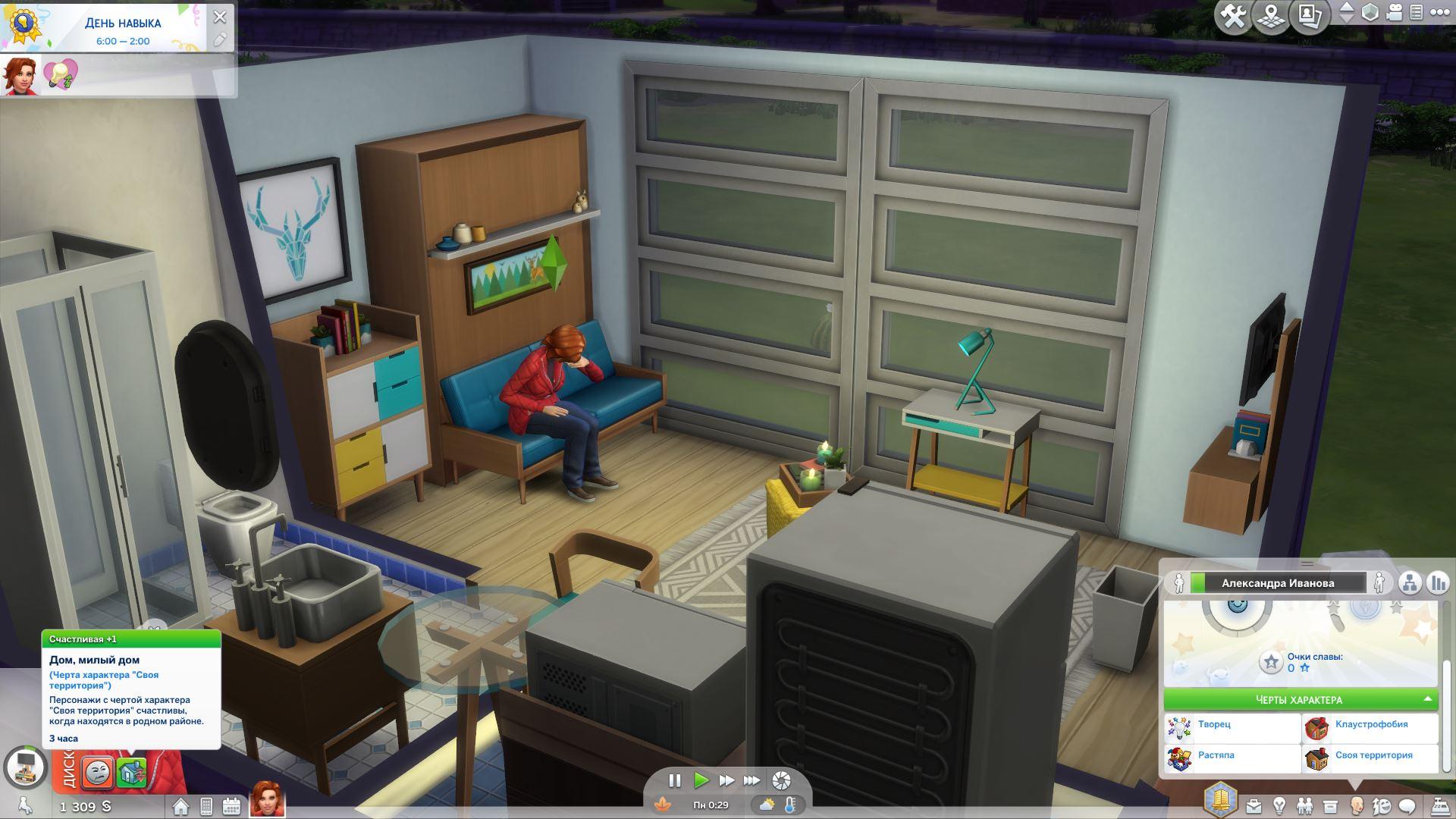Toggle the wall view cube icon
Image resolution: width=1456 pixels, height=819 pixels.
tap(1370, 13)
